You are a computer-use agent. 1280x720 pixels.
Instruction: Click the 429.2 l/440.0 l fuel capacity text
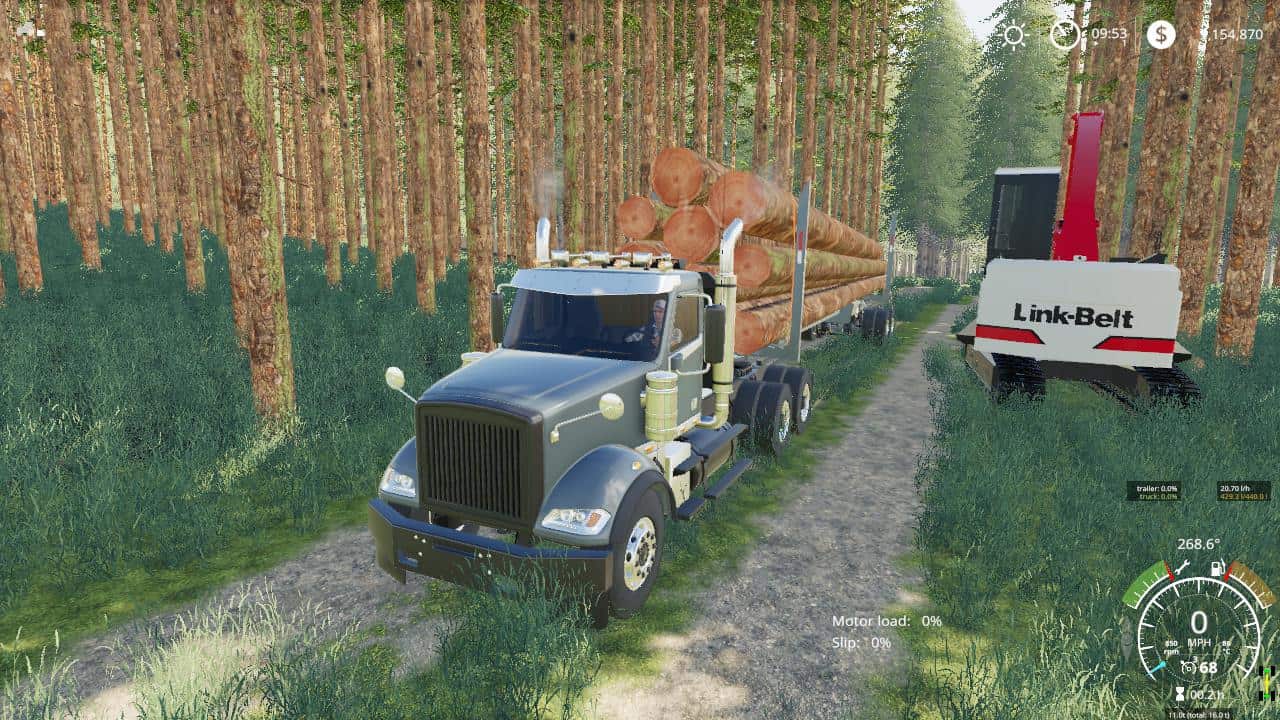(x=1241, y=498)
